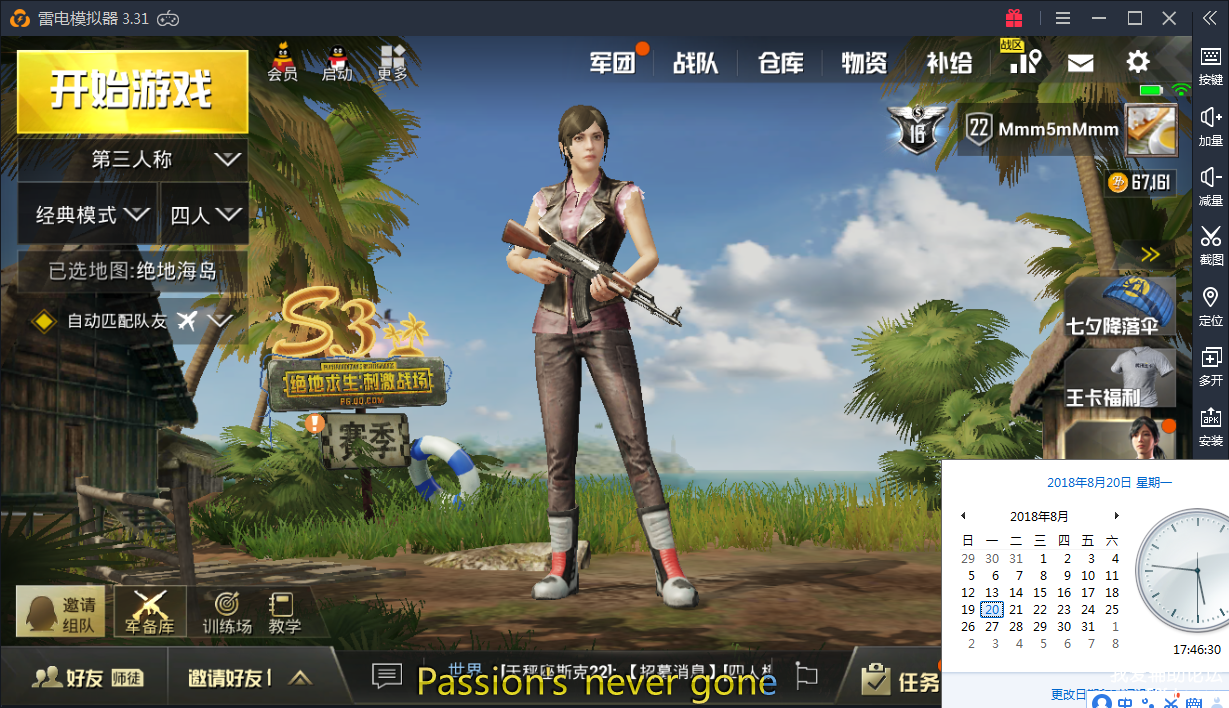Start the game with 开始游戏 button

pyautogui.click(x=132, y=91)
